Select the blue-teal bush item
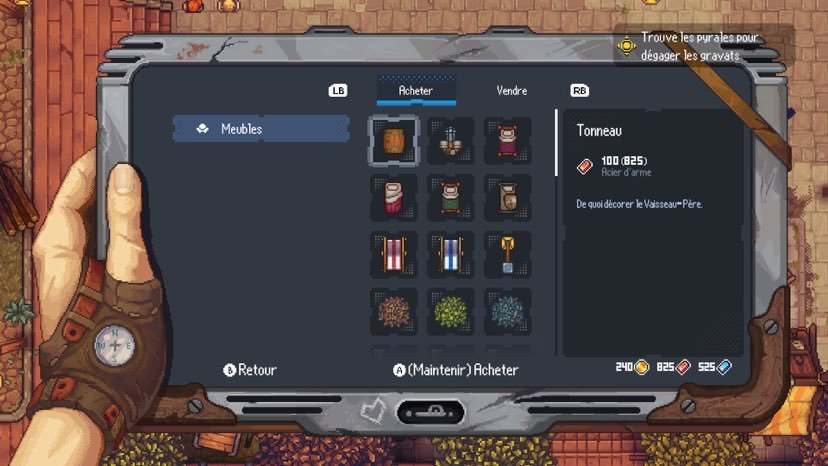 [x=507, y=312]
